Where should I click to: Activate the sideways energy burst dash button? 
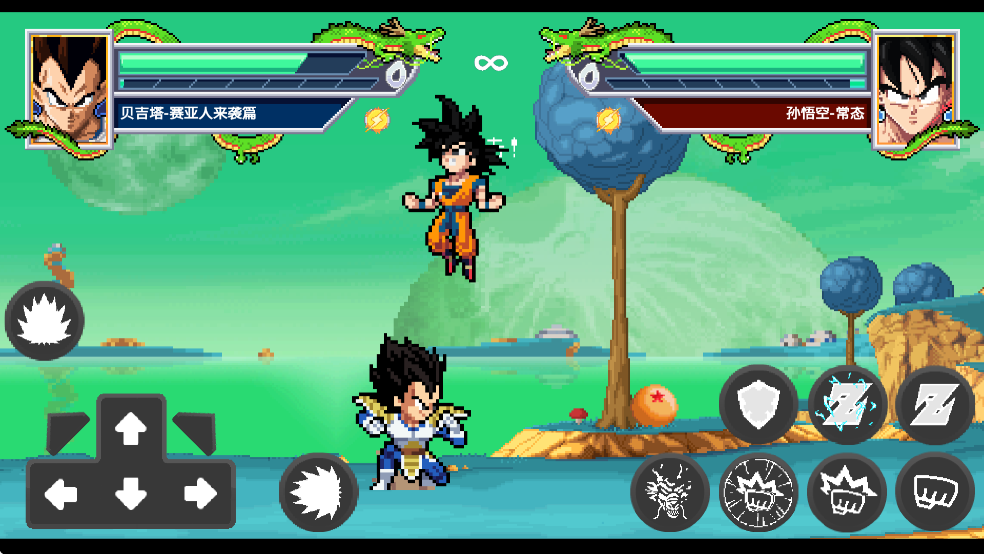tap(319, 492)
